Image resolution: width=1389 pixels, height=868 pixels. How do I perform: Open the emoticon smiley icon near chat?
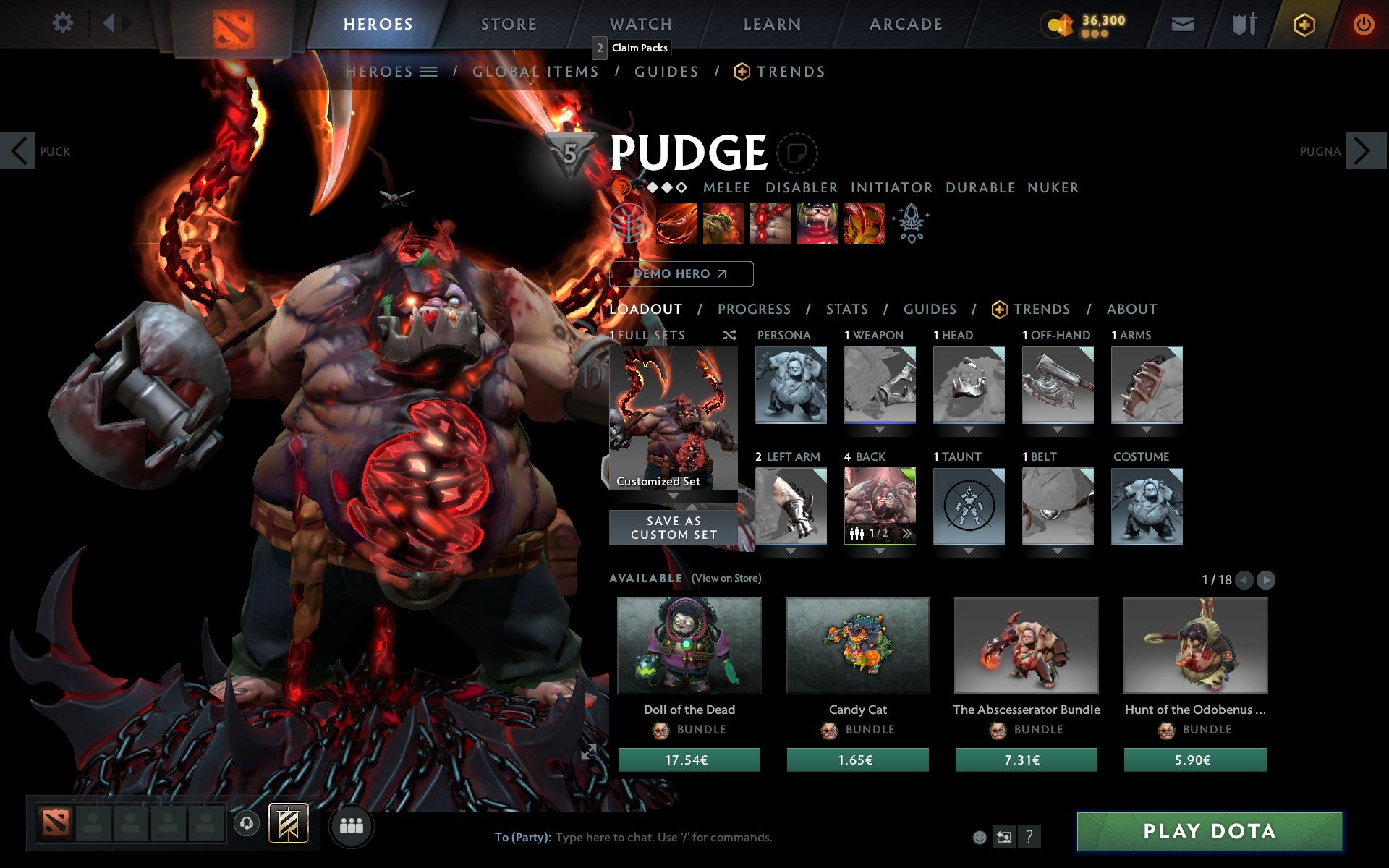pyautogui.click(x=980, y=838)
